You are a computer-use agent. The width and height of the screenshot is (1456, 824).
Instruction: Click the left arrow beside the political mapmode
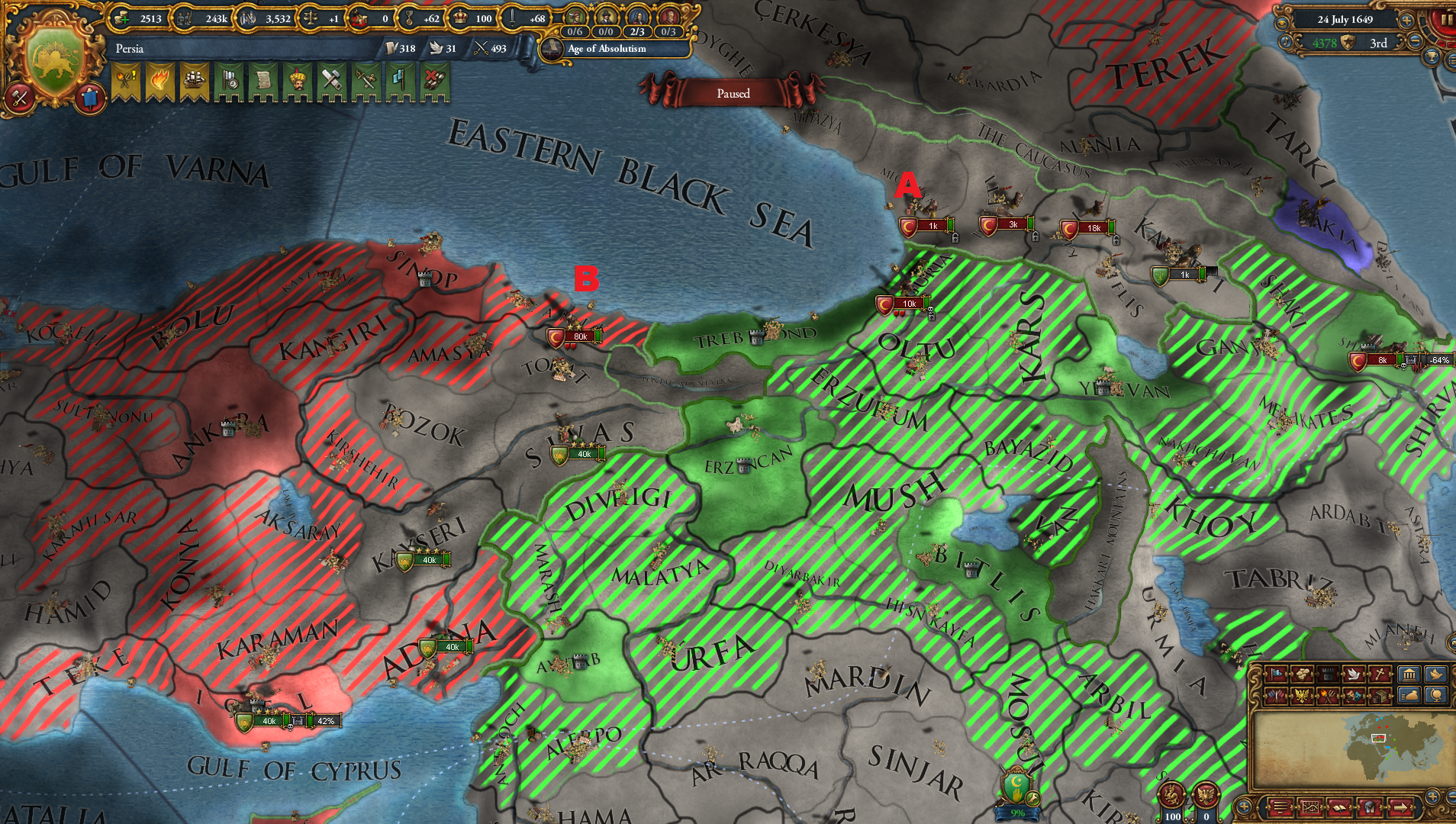pos(1264,674)
